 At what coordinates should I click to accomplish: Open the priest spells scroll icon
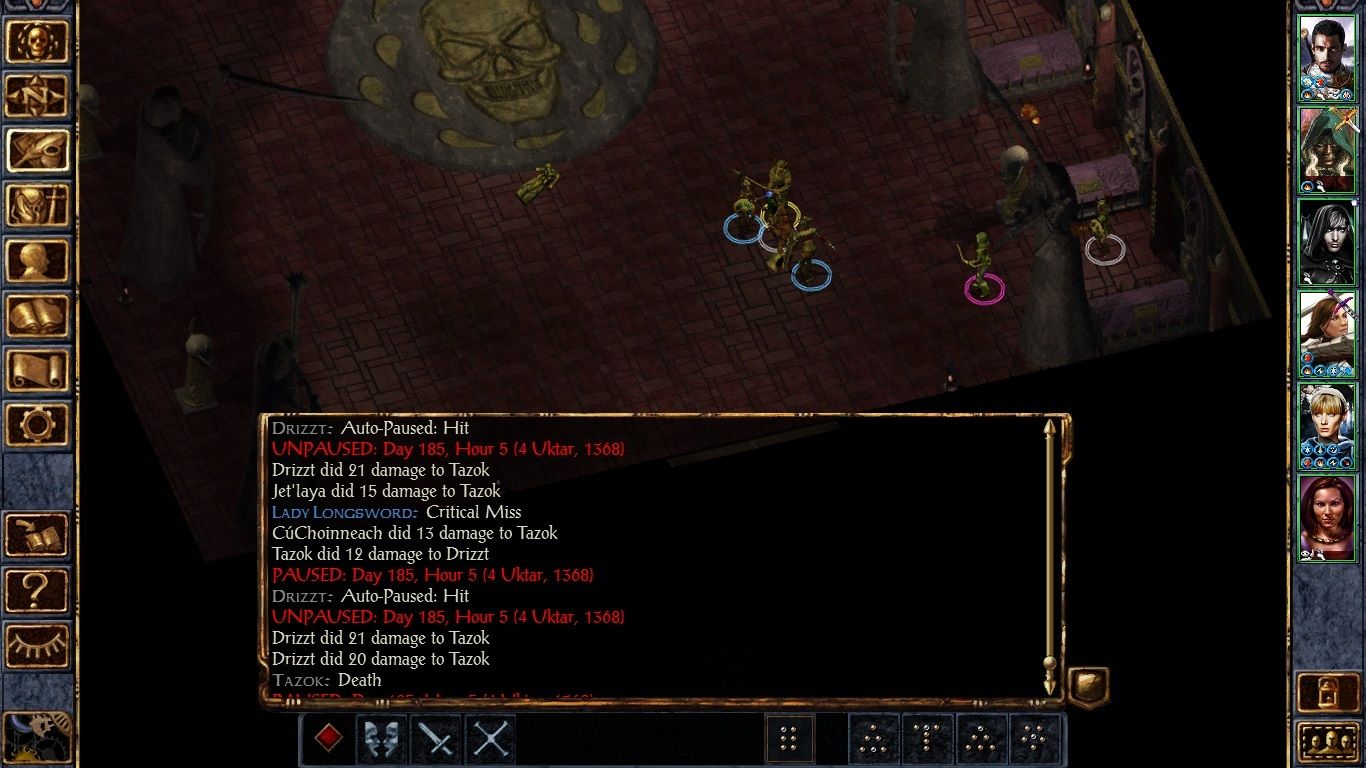pyautogui.click(x=38, y=370)
